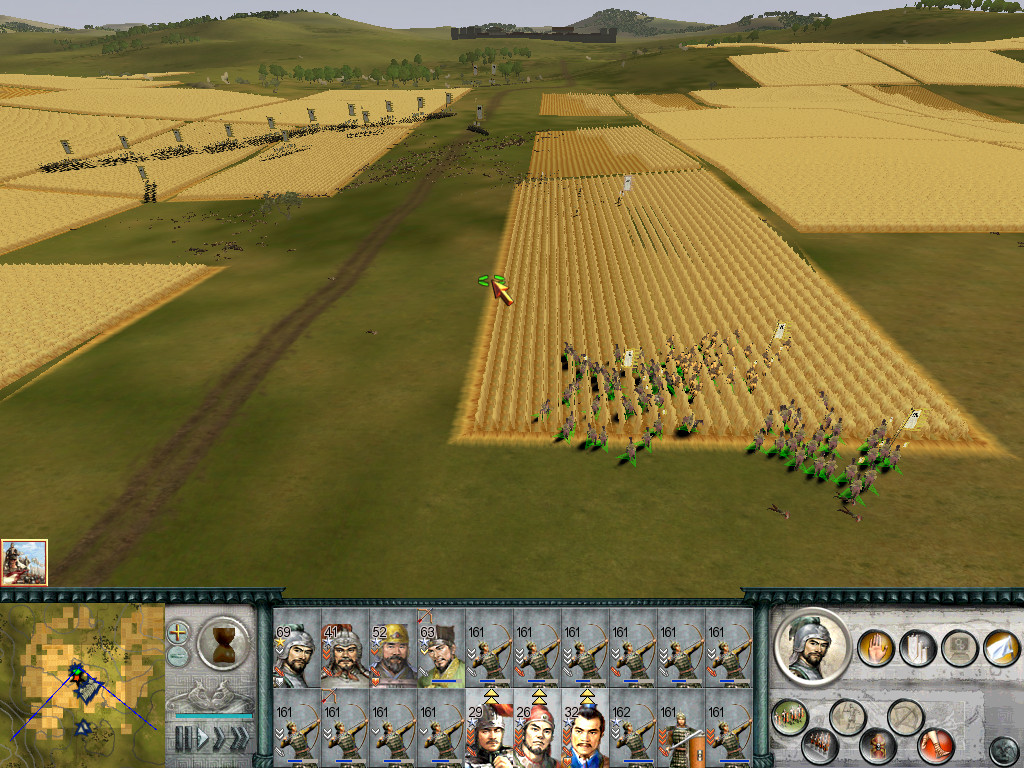
Task: Select the archer unit card with 162 men
Action: [633, 732]
